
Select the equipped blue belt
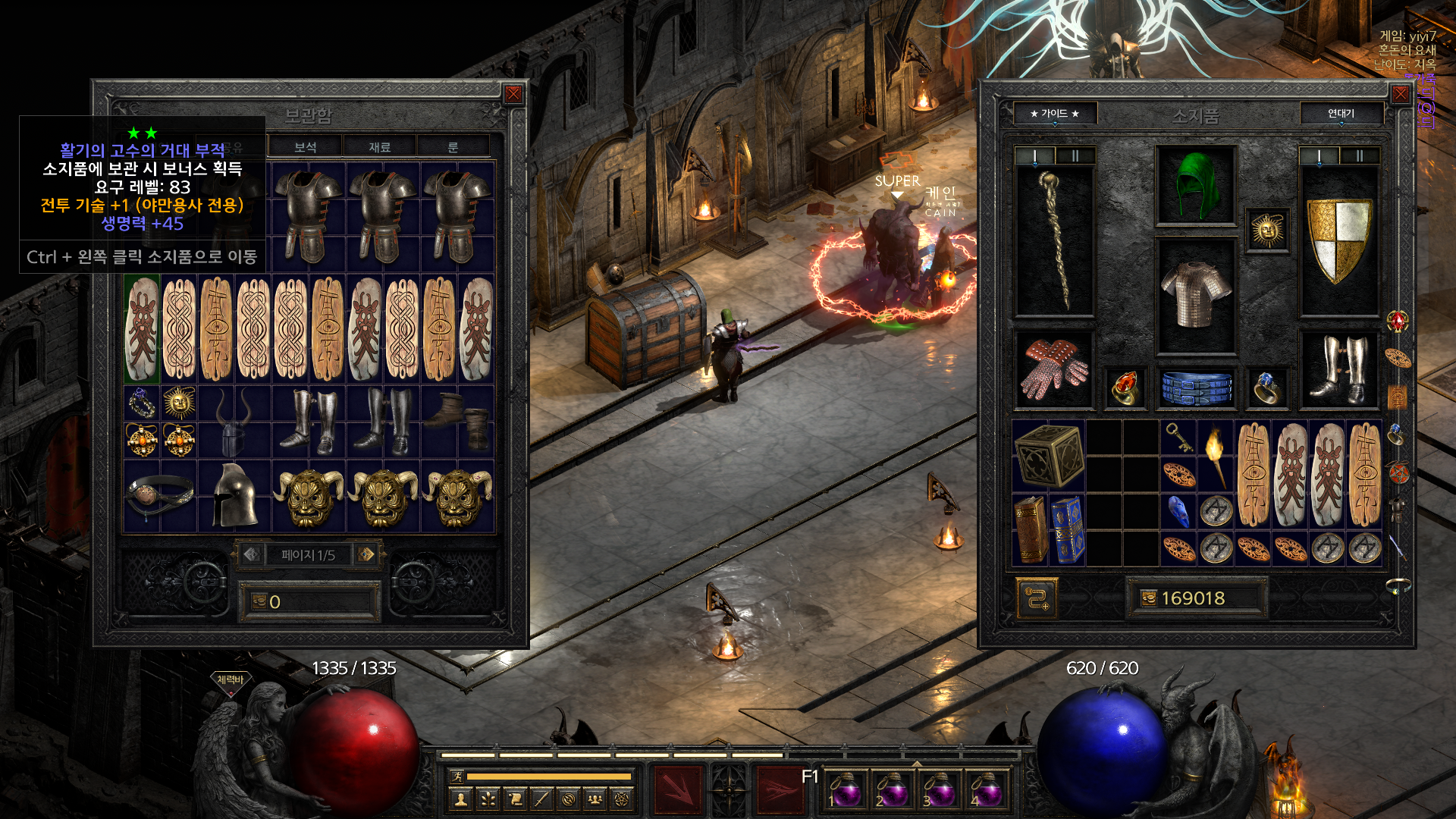1196,388
